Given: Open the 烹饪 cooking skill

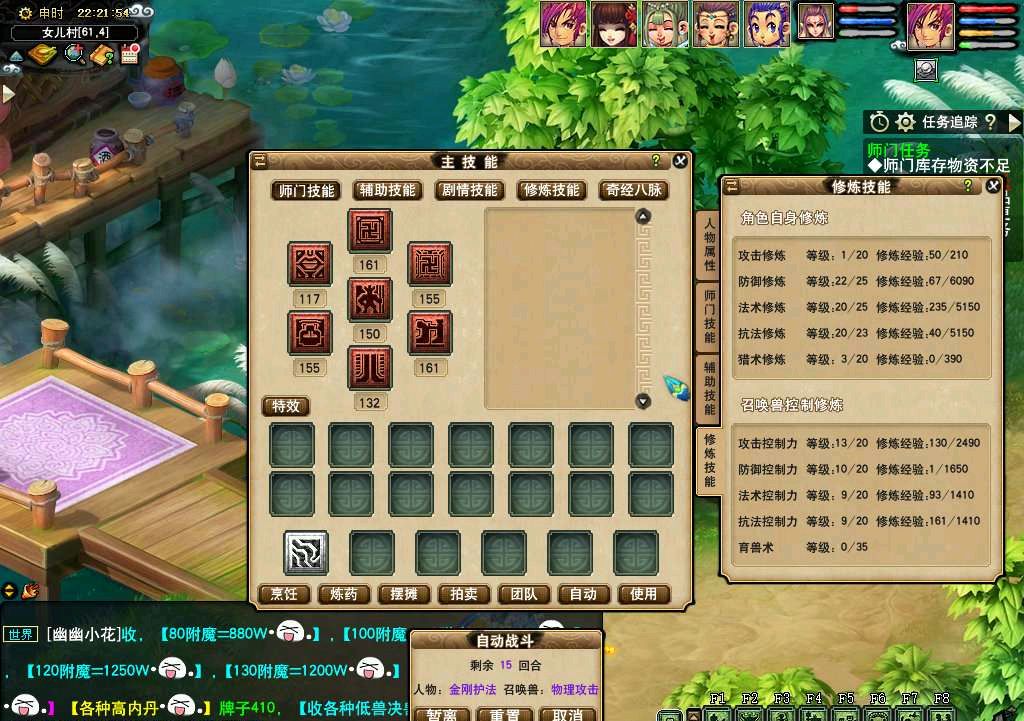Looking at the screenshot, I should point(284,594).
